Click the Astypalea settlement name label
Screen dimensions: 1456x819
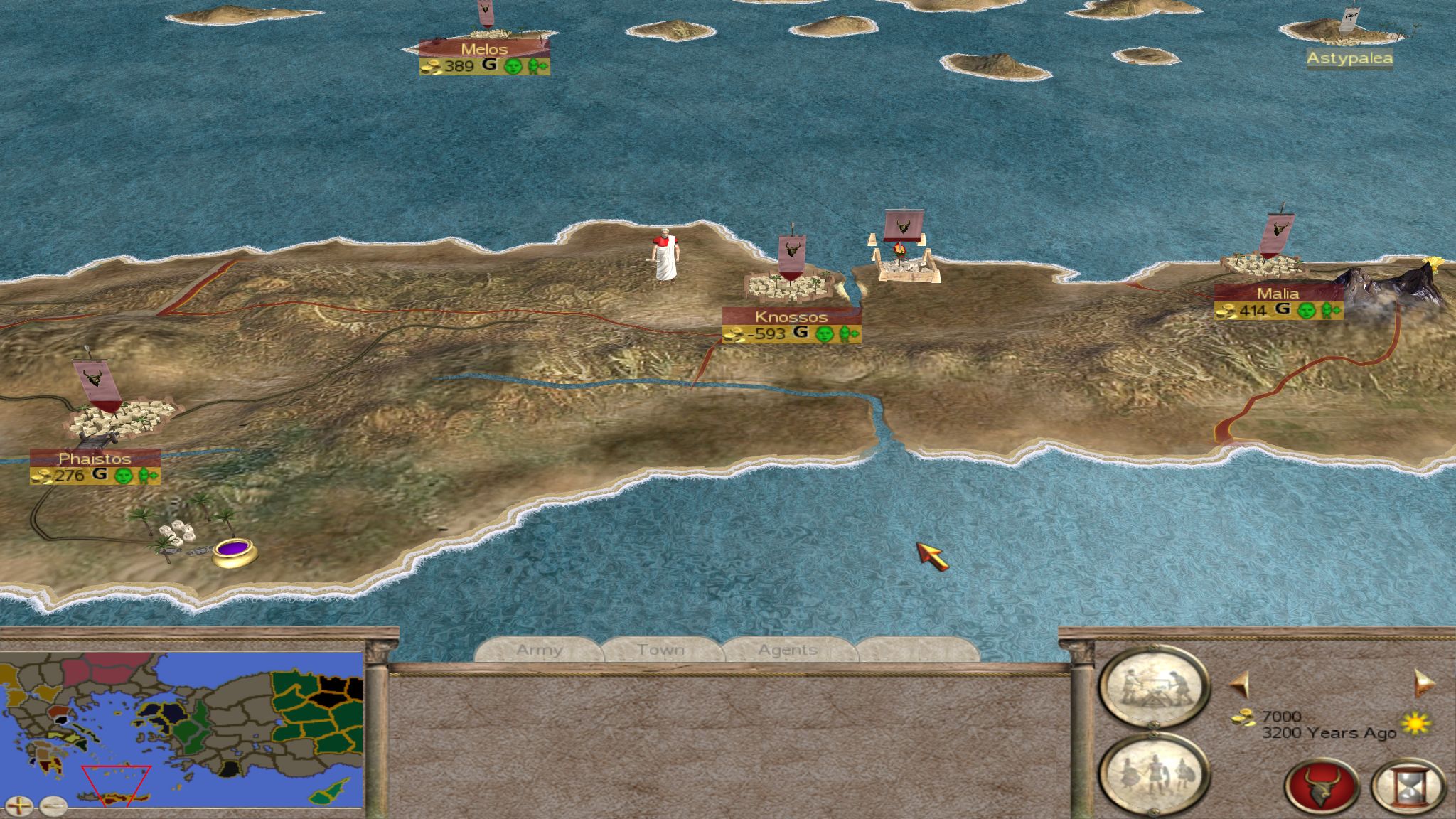1349,58
